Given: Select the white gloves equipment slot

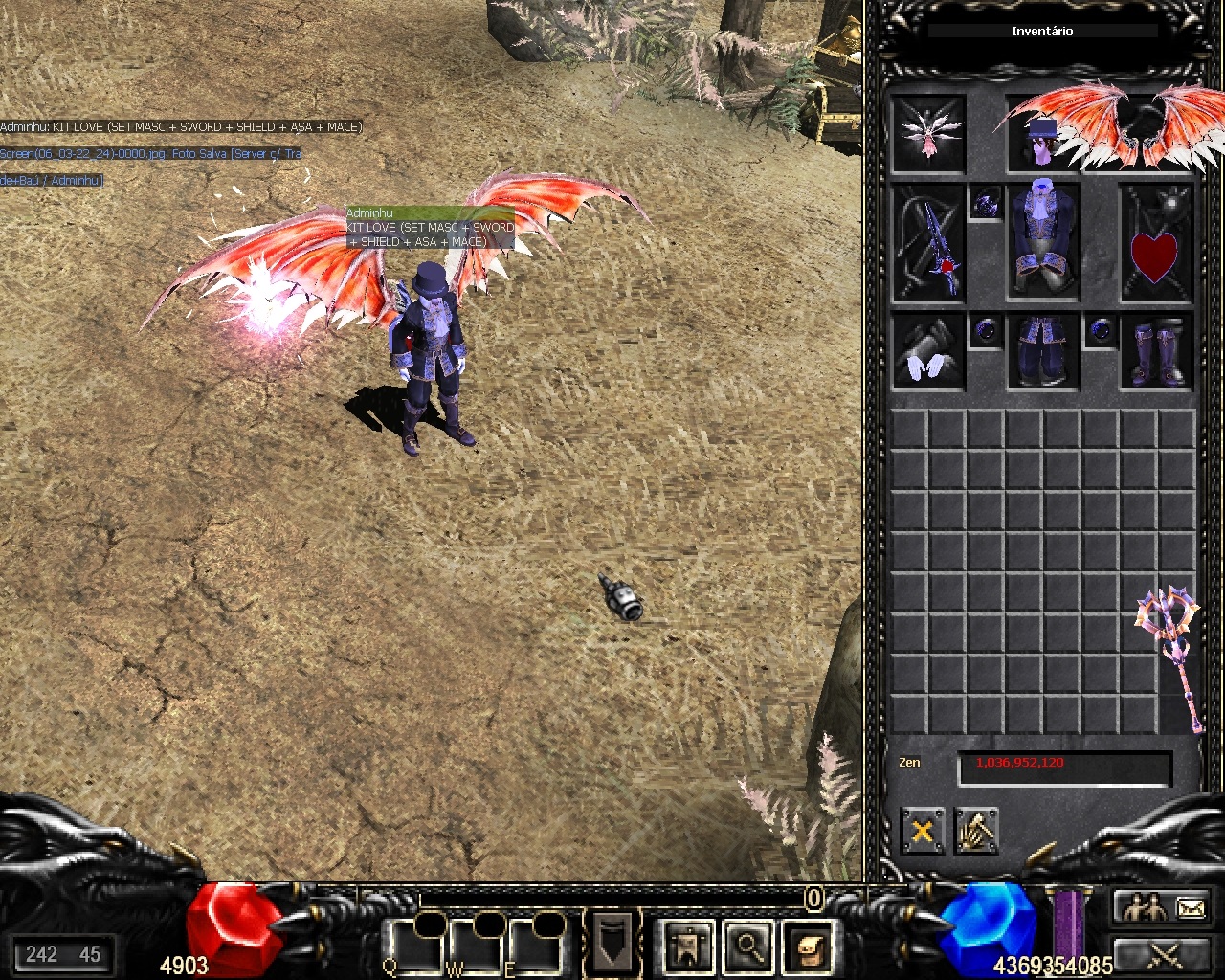Looking at the screenshot, I should click(928, 352).
